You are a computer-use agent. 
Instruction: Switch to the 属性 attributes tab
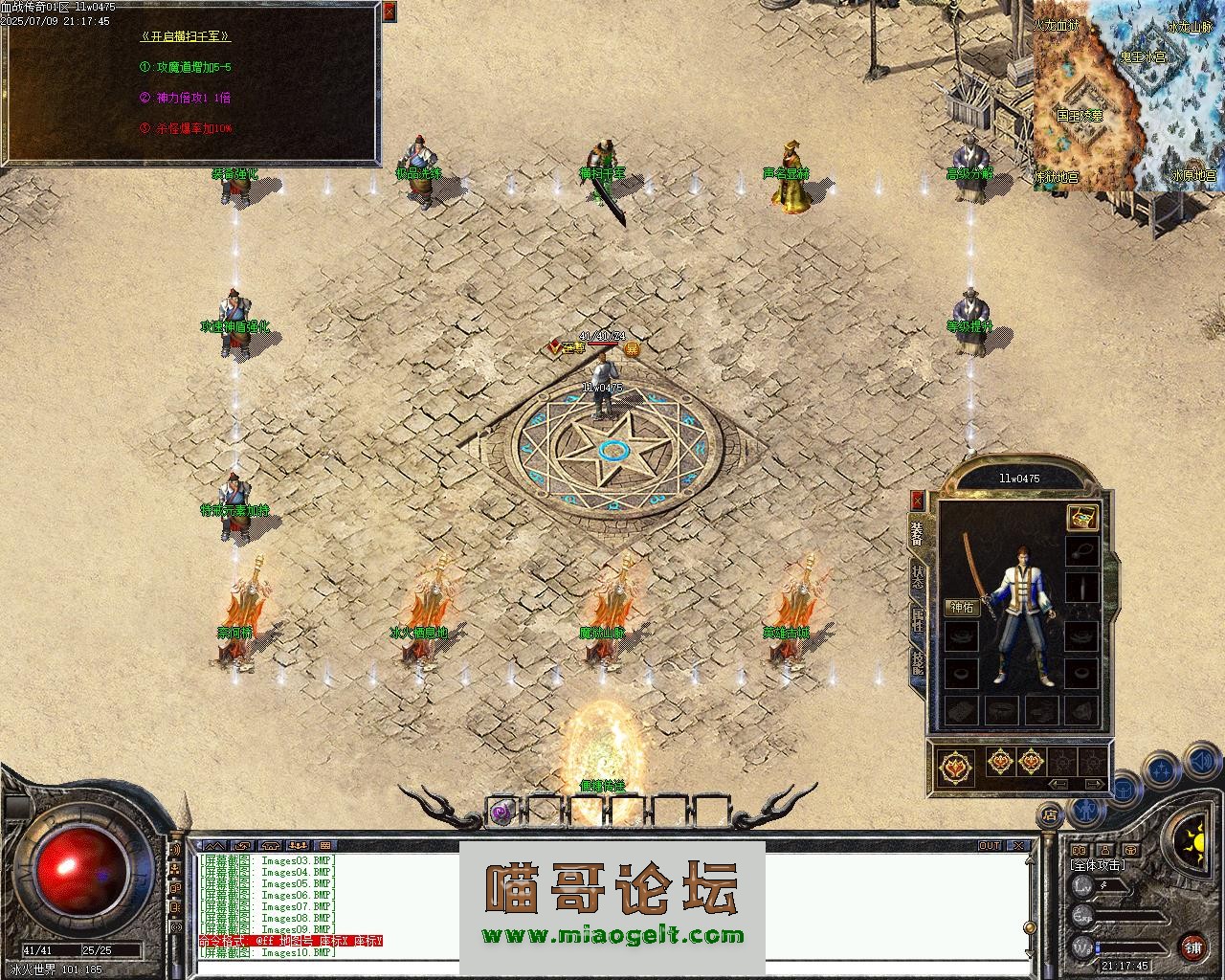pos(918,619)
